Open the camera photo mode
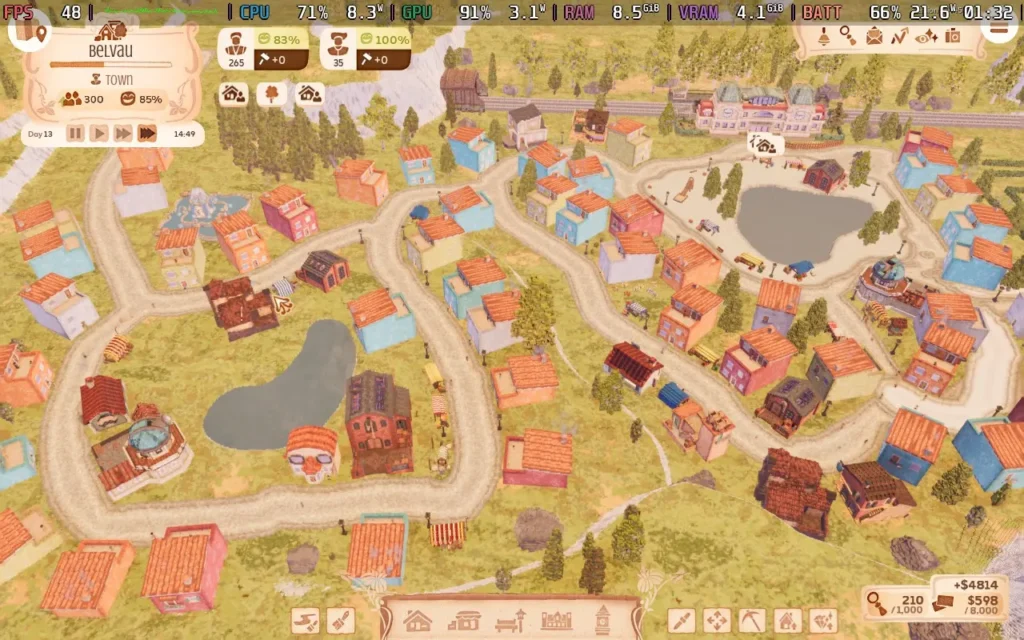Image resolution: width=1024 pixels, height=640 pixels. click(x=952, y=37)
